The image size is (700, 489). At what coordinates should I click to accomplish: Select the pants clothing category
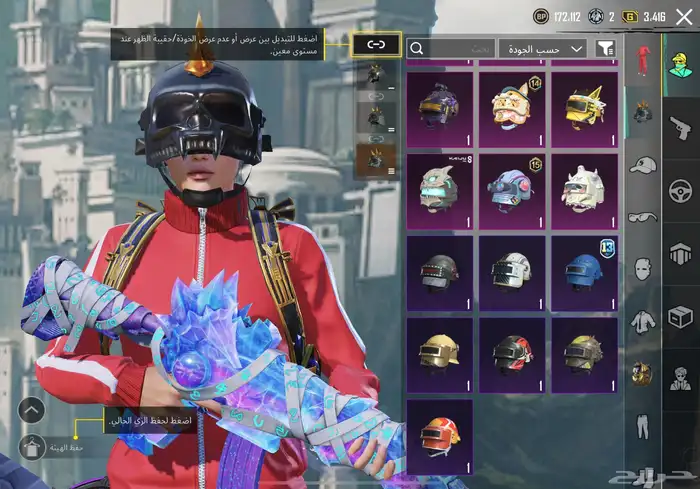[641, 425]
